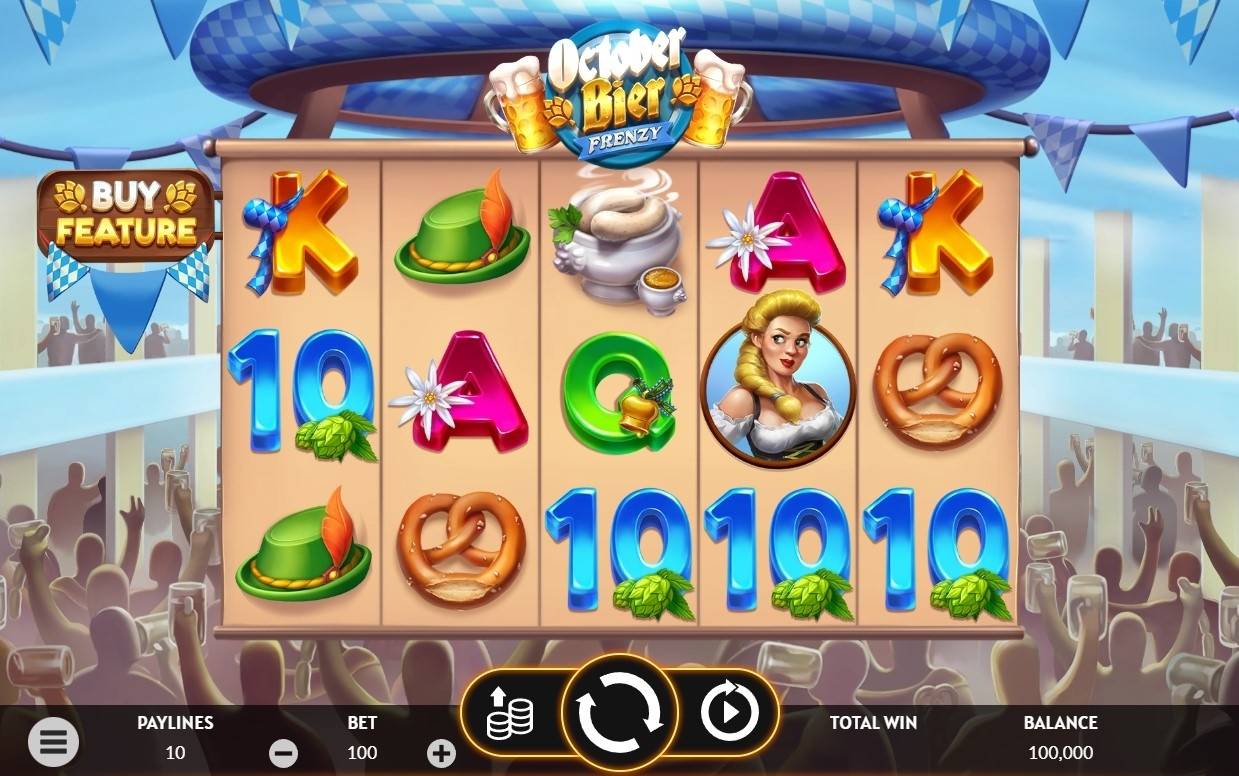Open the coin stack bet options
This screenshot has width=1239, height=776.
pyautogui.click(x=510, y=714)
